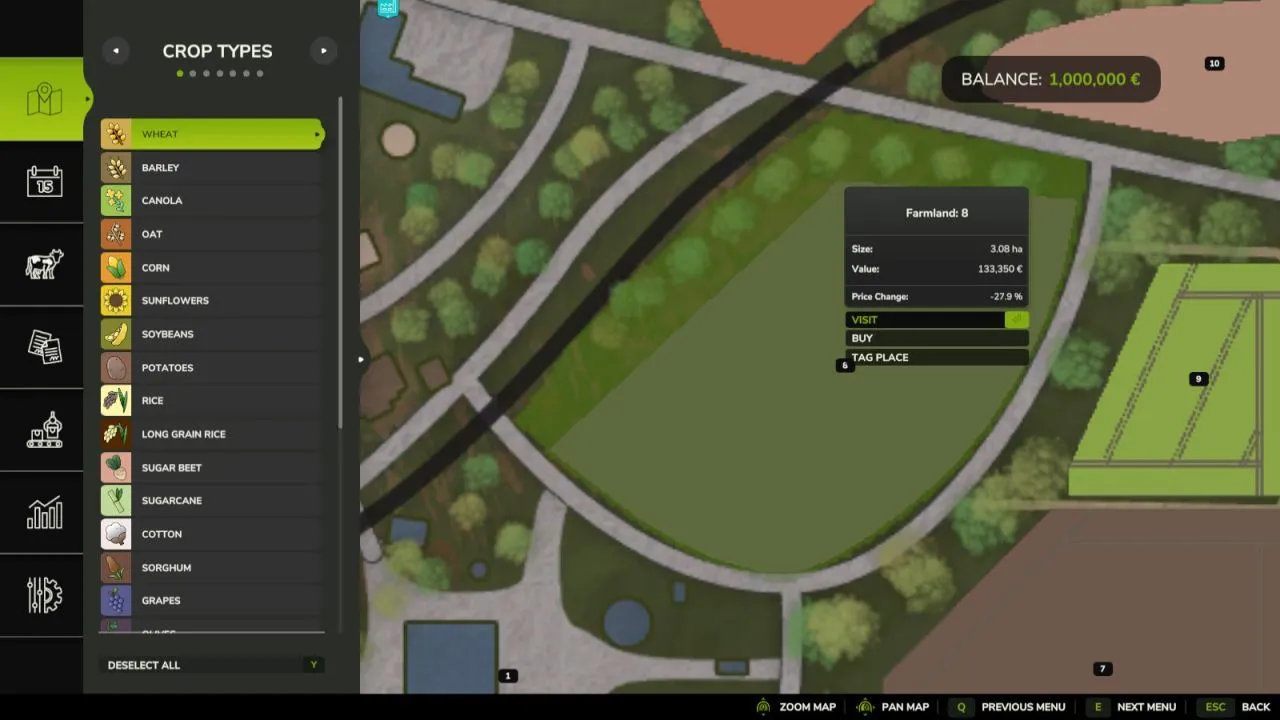Open the map view sidebar icon
The height and width of the screenshot is (720, 1280).
pos(42,99)
